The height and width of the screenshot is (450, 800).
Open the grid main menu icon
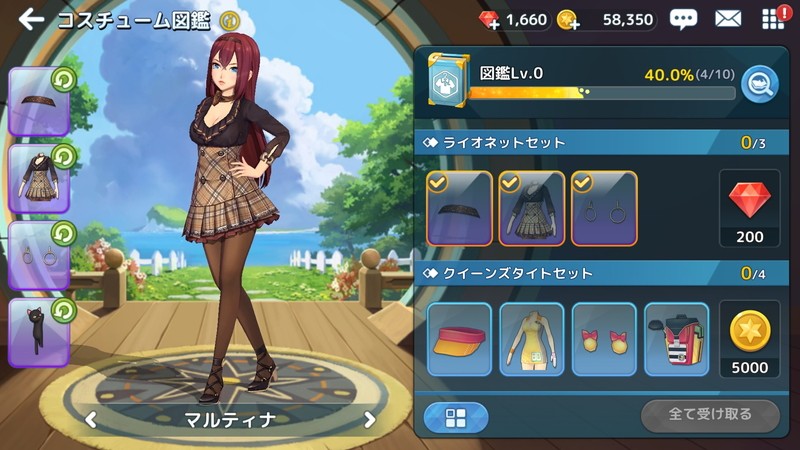tap(772, 19)
